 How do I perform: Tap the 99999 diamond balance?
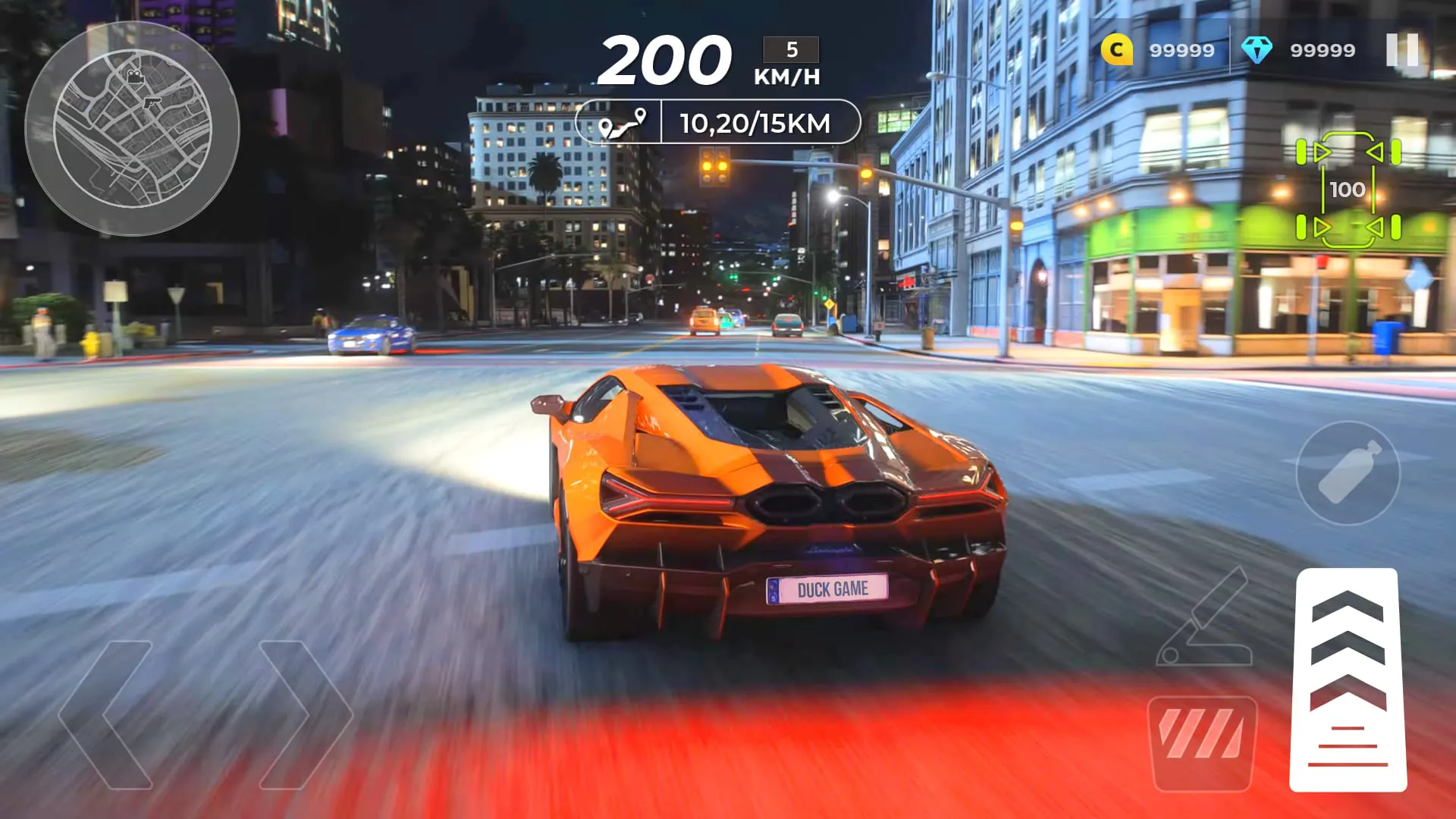(1323, 50)
